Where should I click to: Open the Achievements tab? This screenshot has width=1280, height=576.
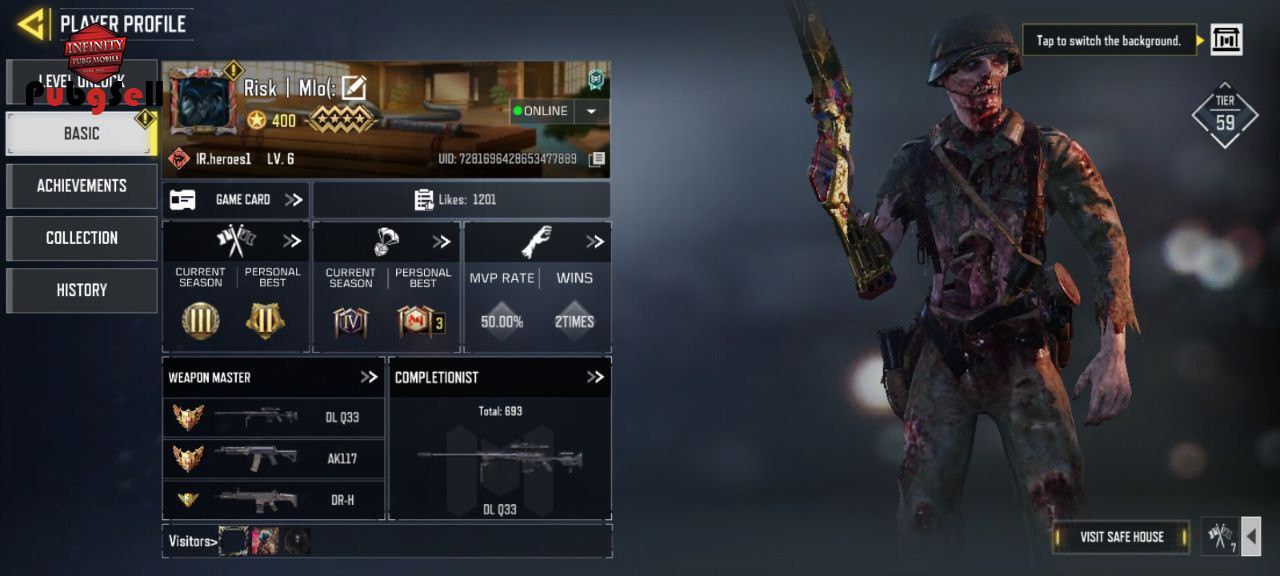(x=81, y=186)
